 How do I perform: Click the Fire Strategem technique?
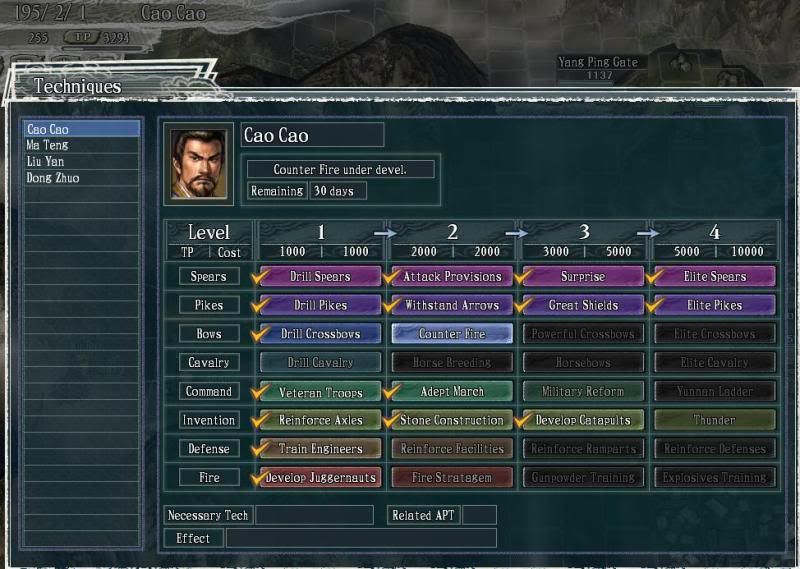[452, 478]
